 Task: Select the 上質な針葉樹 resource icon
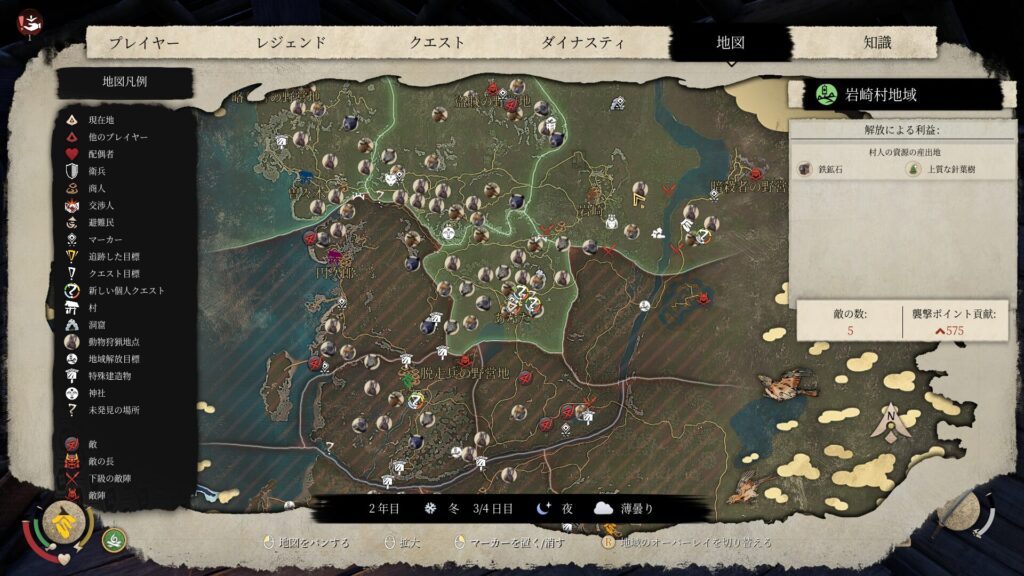click(913, 171)
